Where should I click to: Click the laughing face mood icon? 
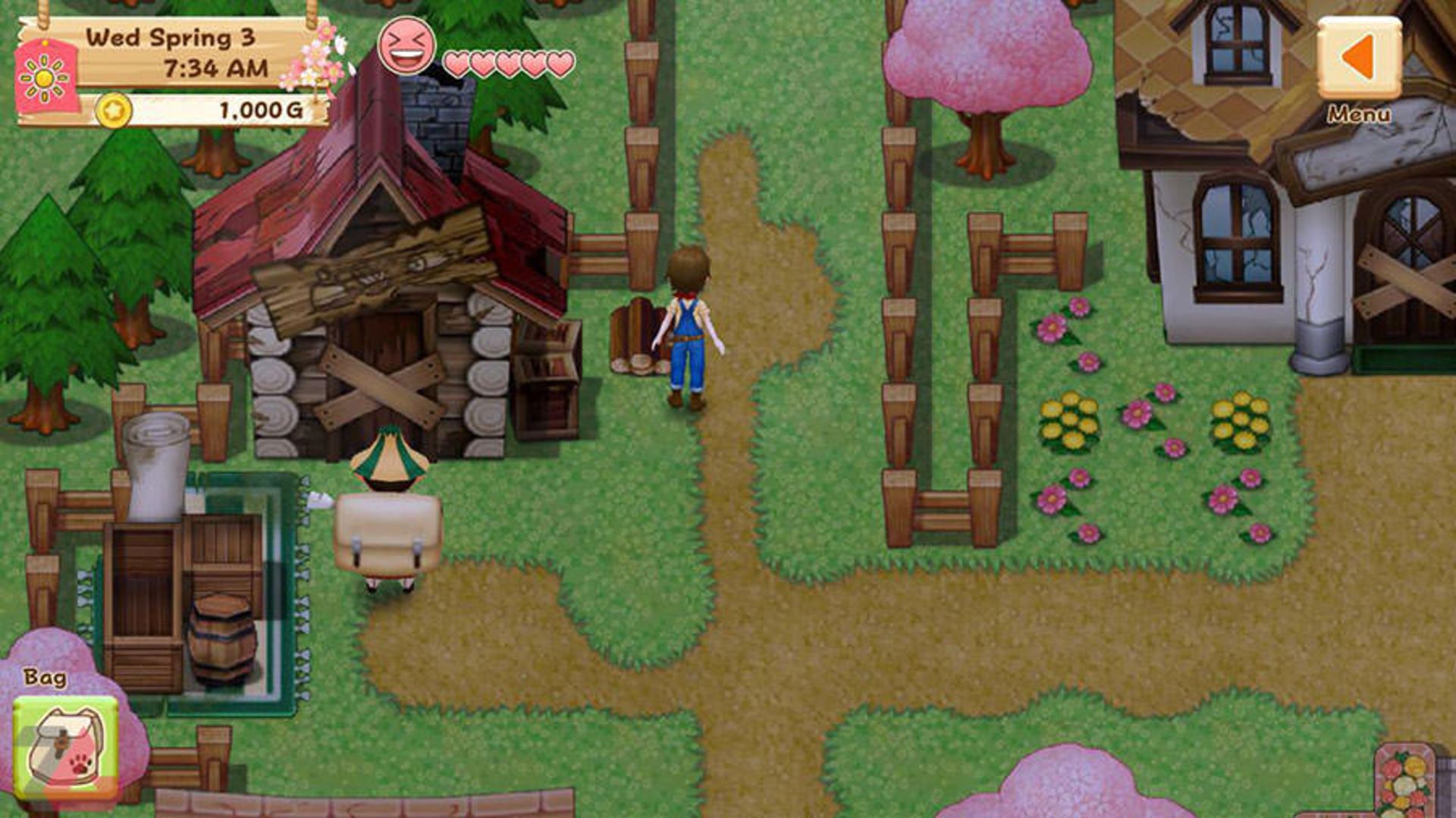point(408,48)
